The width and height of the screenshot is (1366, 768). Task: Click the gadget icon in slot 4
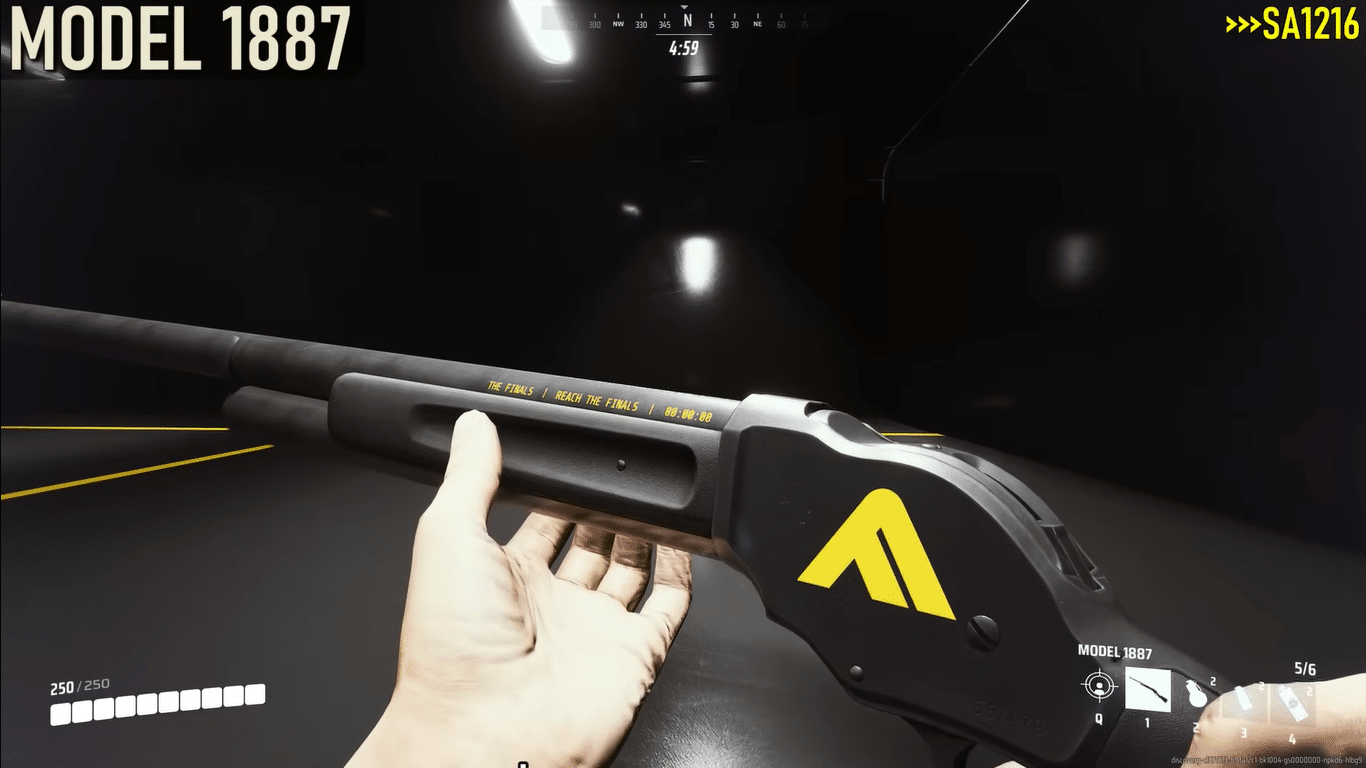[1292, 701]
